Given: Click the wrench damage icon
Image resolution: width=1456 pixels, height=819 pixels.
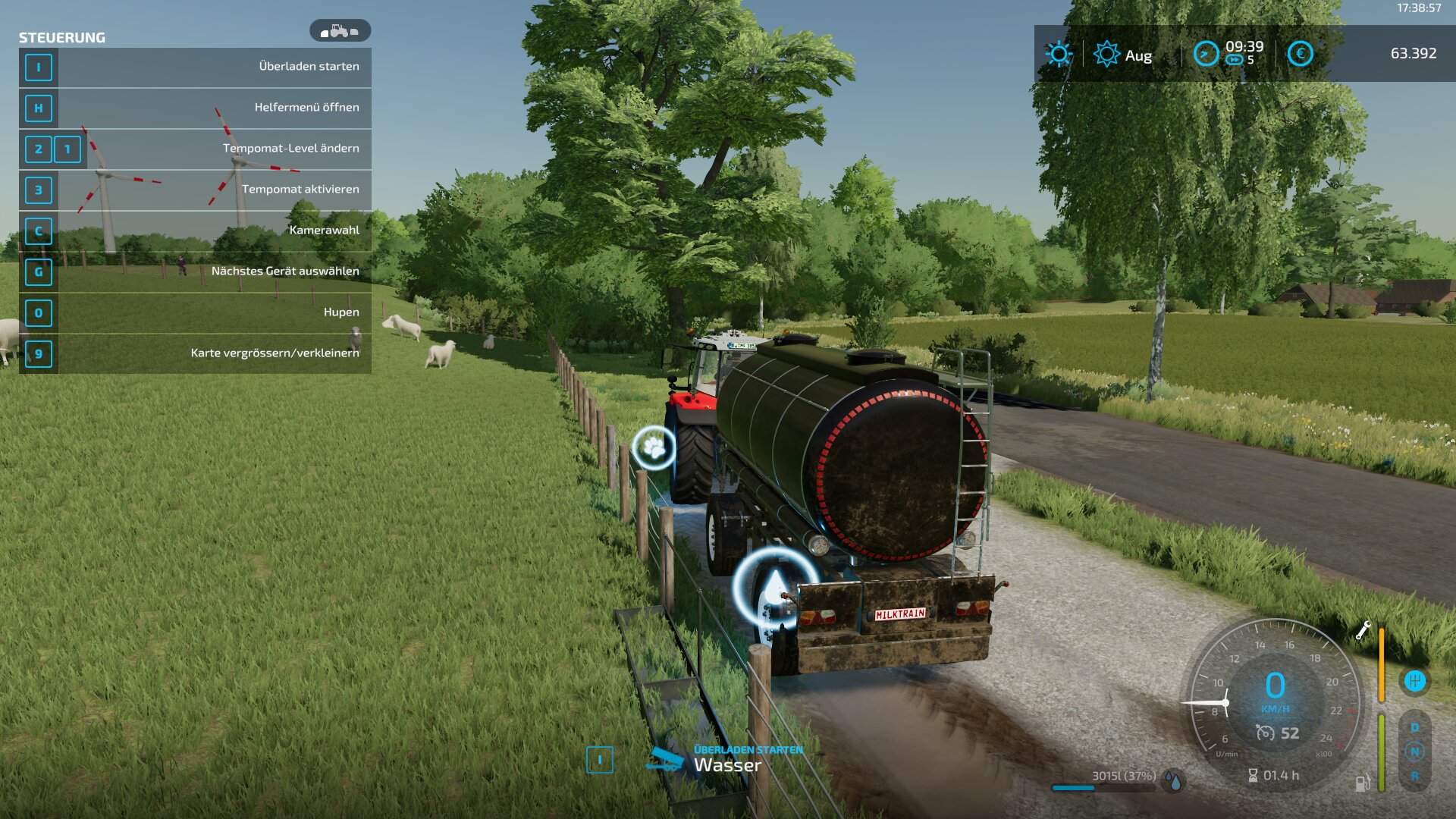Looking at the screenshot, I should (1363, 630).
